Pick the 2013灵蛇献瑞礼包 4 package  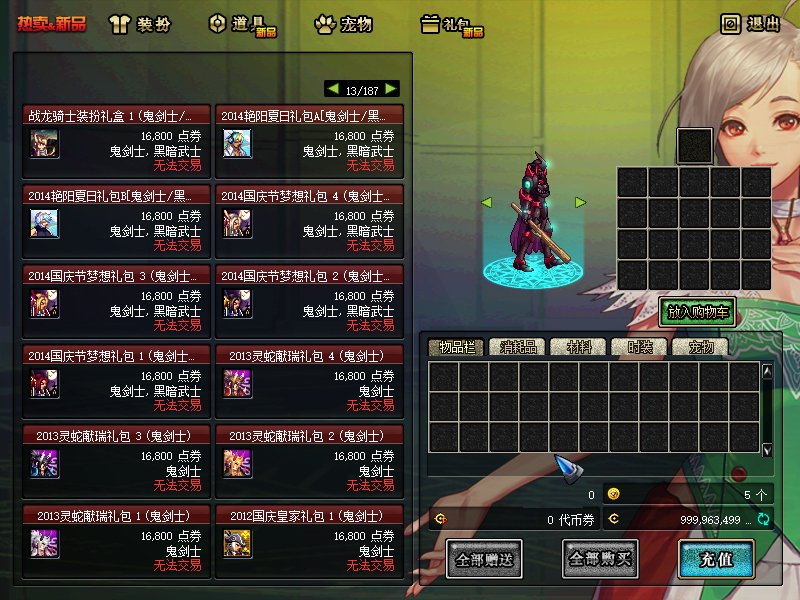(x=308, y=355)
